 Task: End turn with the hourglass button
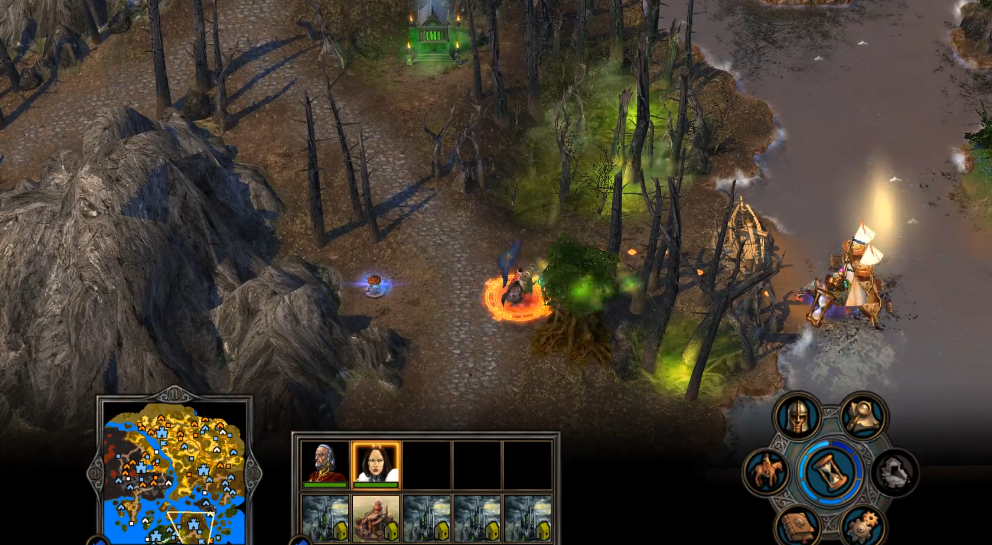[831, 469]
